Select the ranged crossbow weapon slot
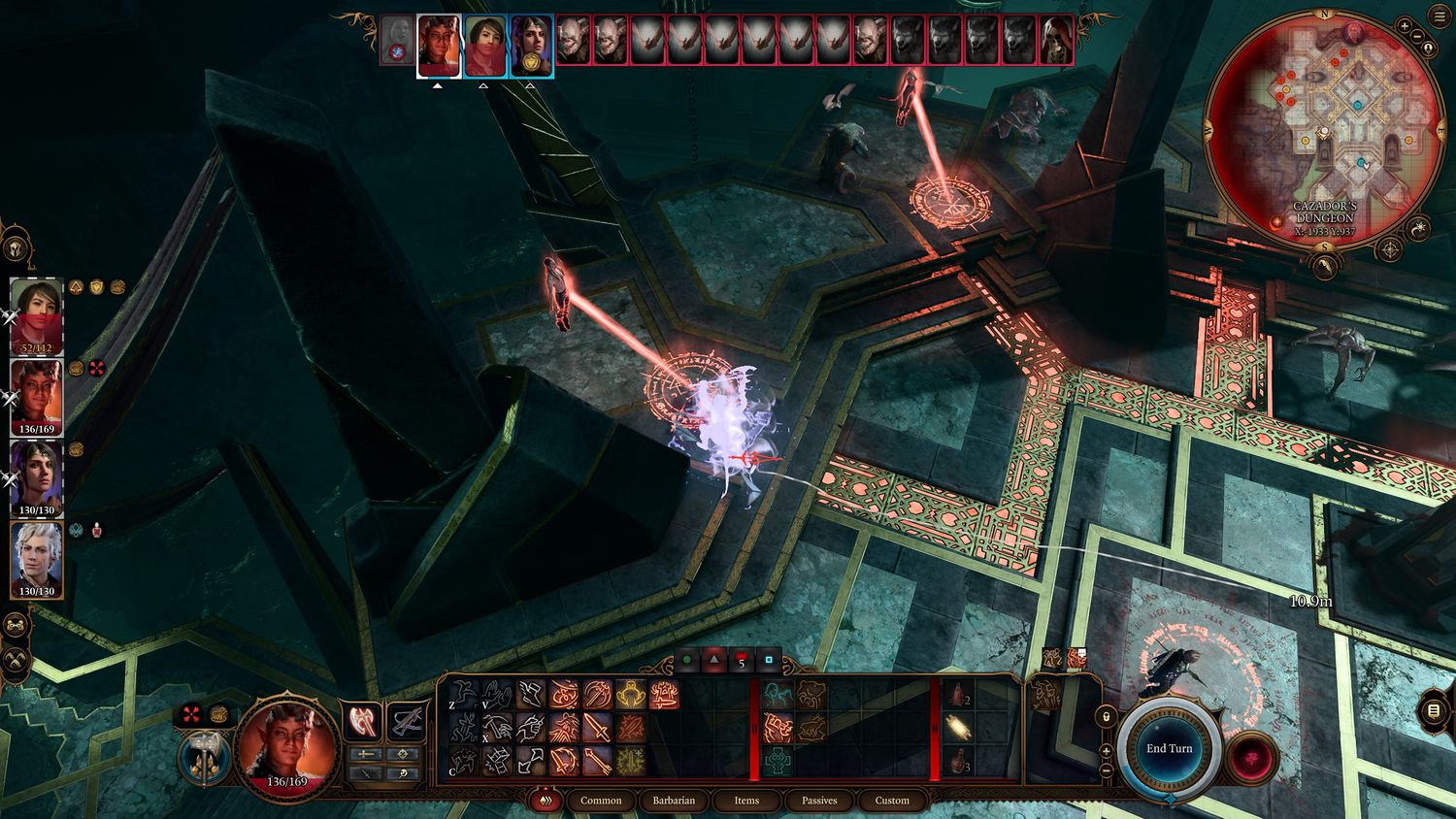The image size is (1456, 819). click(x=405, y=722)
